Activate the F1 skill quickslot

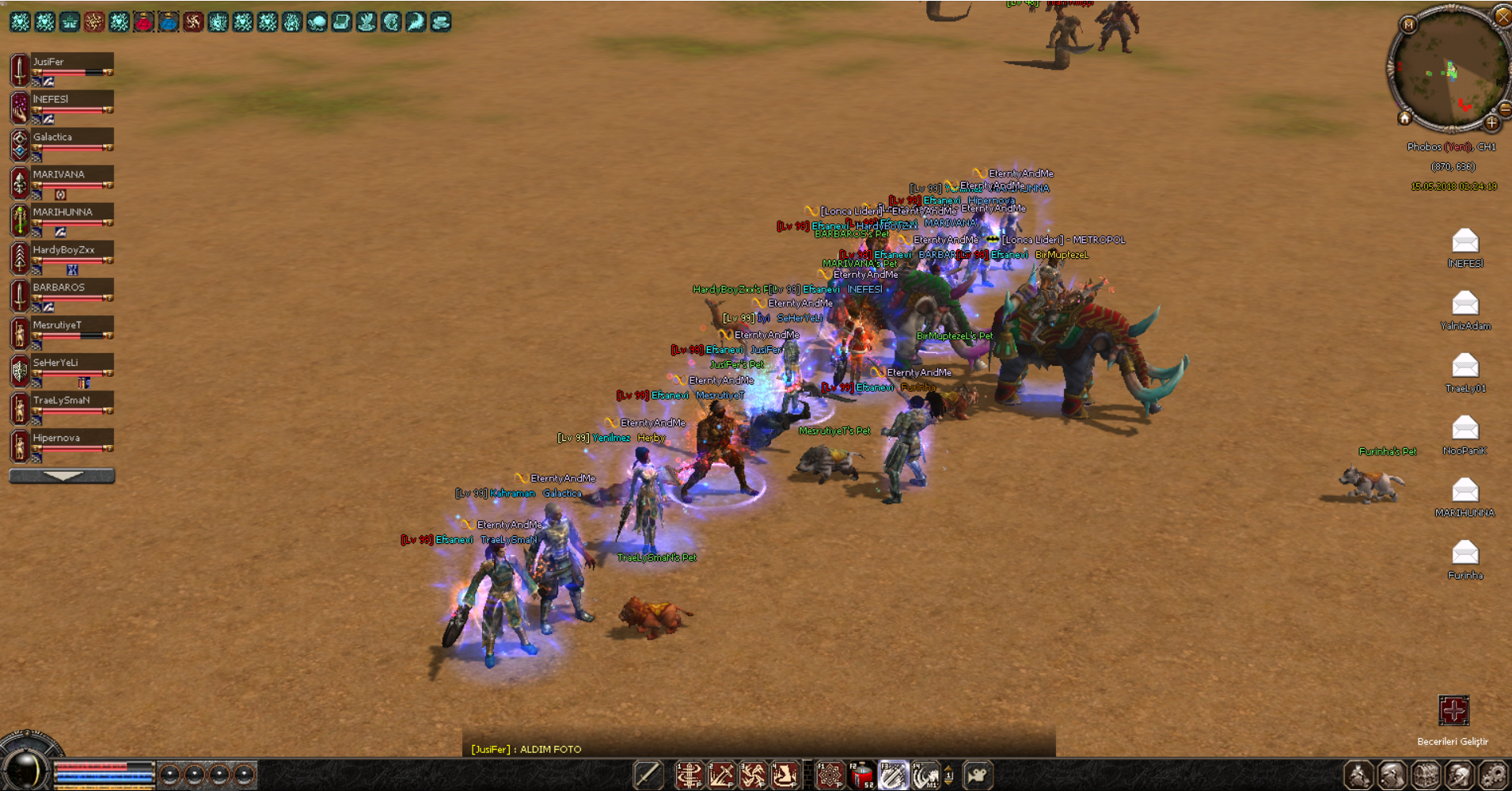(x=830, y=776)
